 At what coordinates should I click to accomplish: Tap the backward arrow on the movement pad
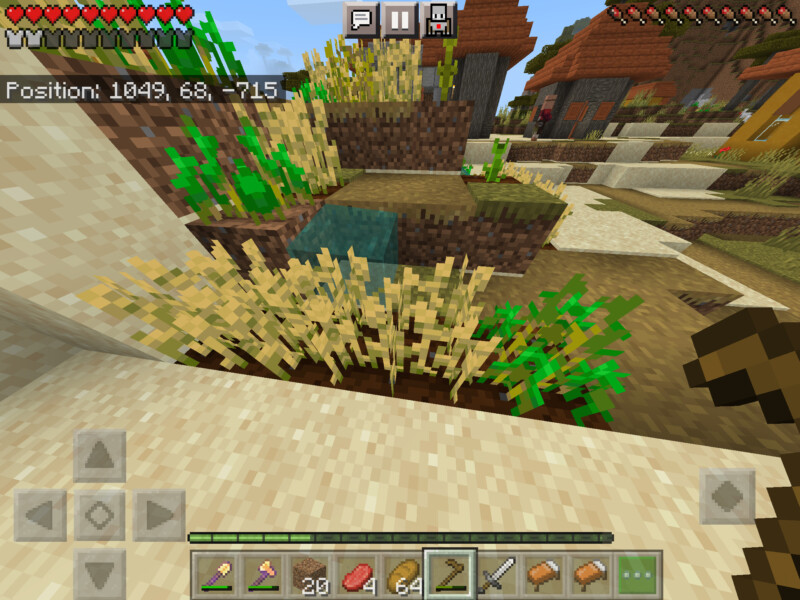tap(100, 574)
